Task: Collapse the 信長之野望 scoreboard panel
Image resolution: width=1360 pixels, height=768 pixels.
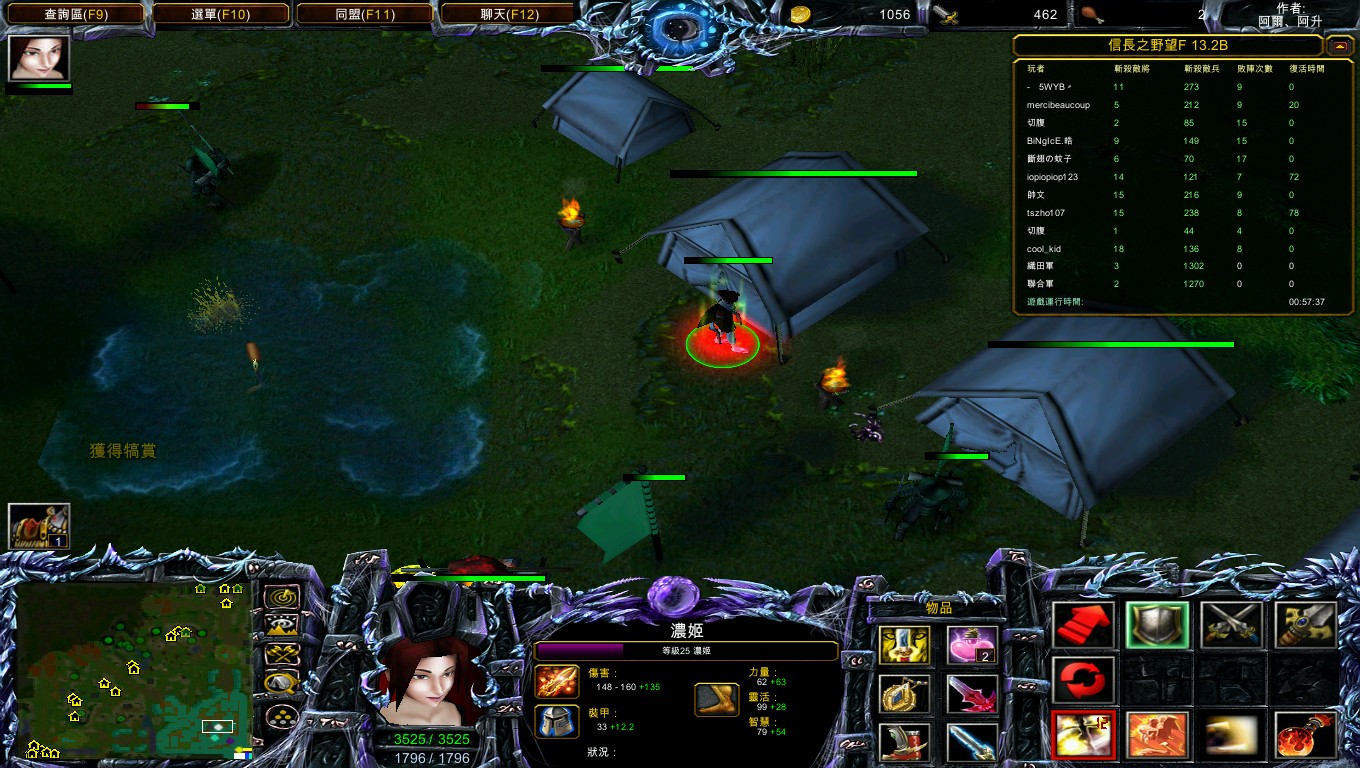Action: [1339, 46]
